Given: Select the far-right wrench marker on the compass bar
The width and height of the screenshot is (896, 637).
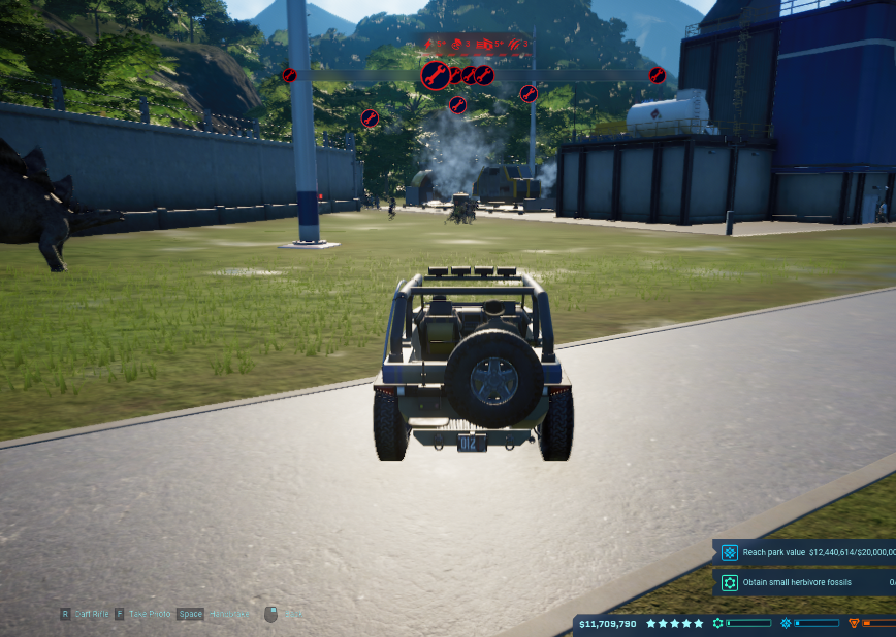Looking at the screenshot, I should click(x=657, y=75).
